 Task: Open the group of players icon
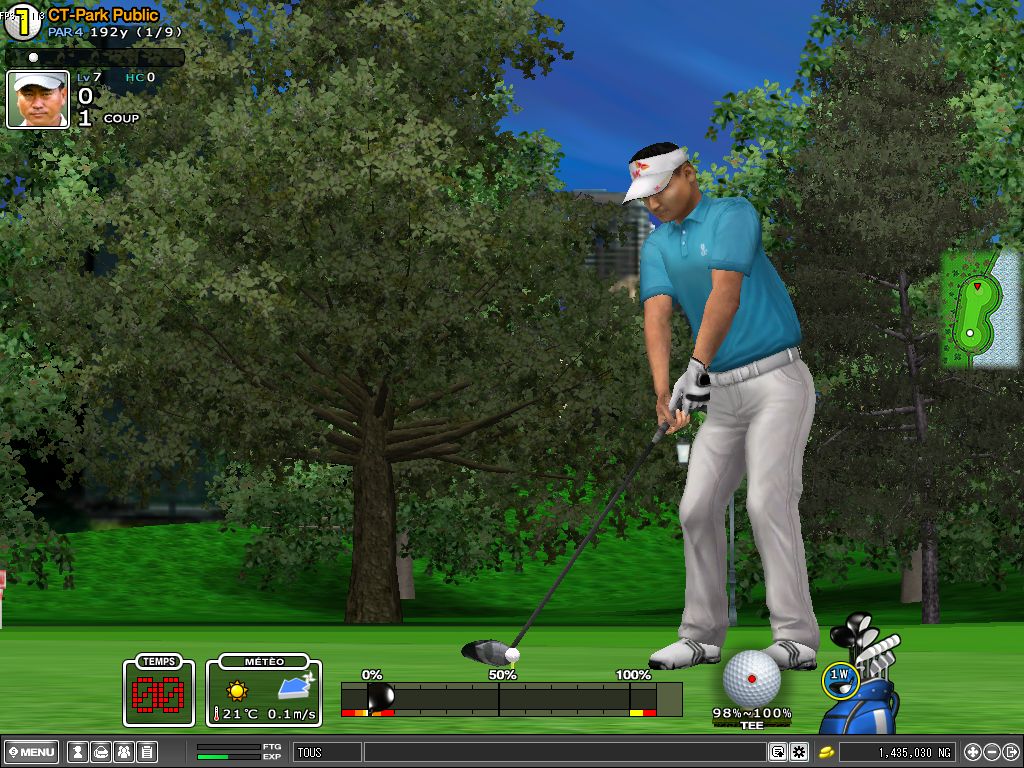[123, 752]
